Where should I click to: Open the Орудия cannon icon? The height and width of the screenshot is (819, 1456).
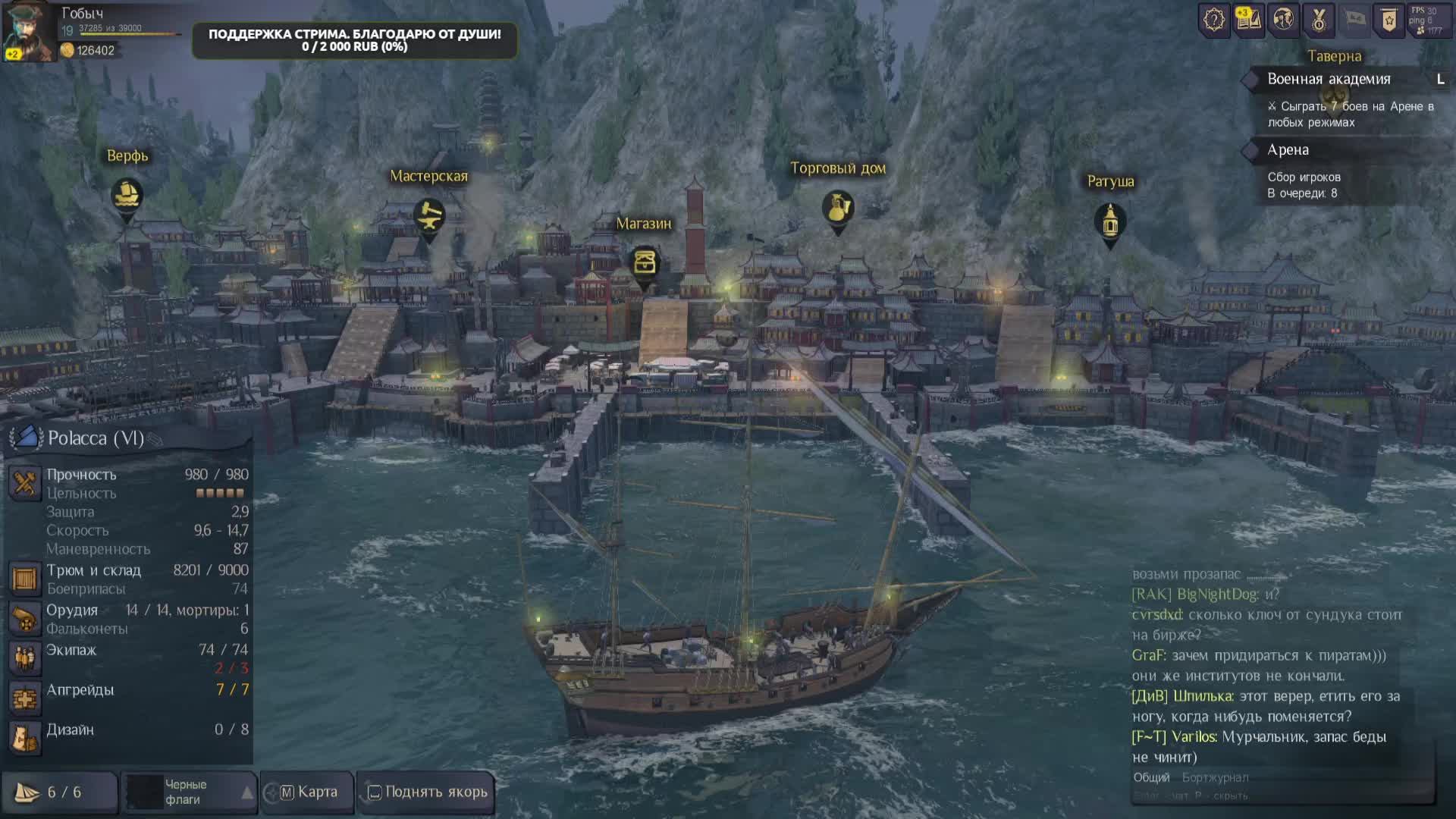pos(24,619)
